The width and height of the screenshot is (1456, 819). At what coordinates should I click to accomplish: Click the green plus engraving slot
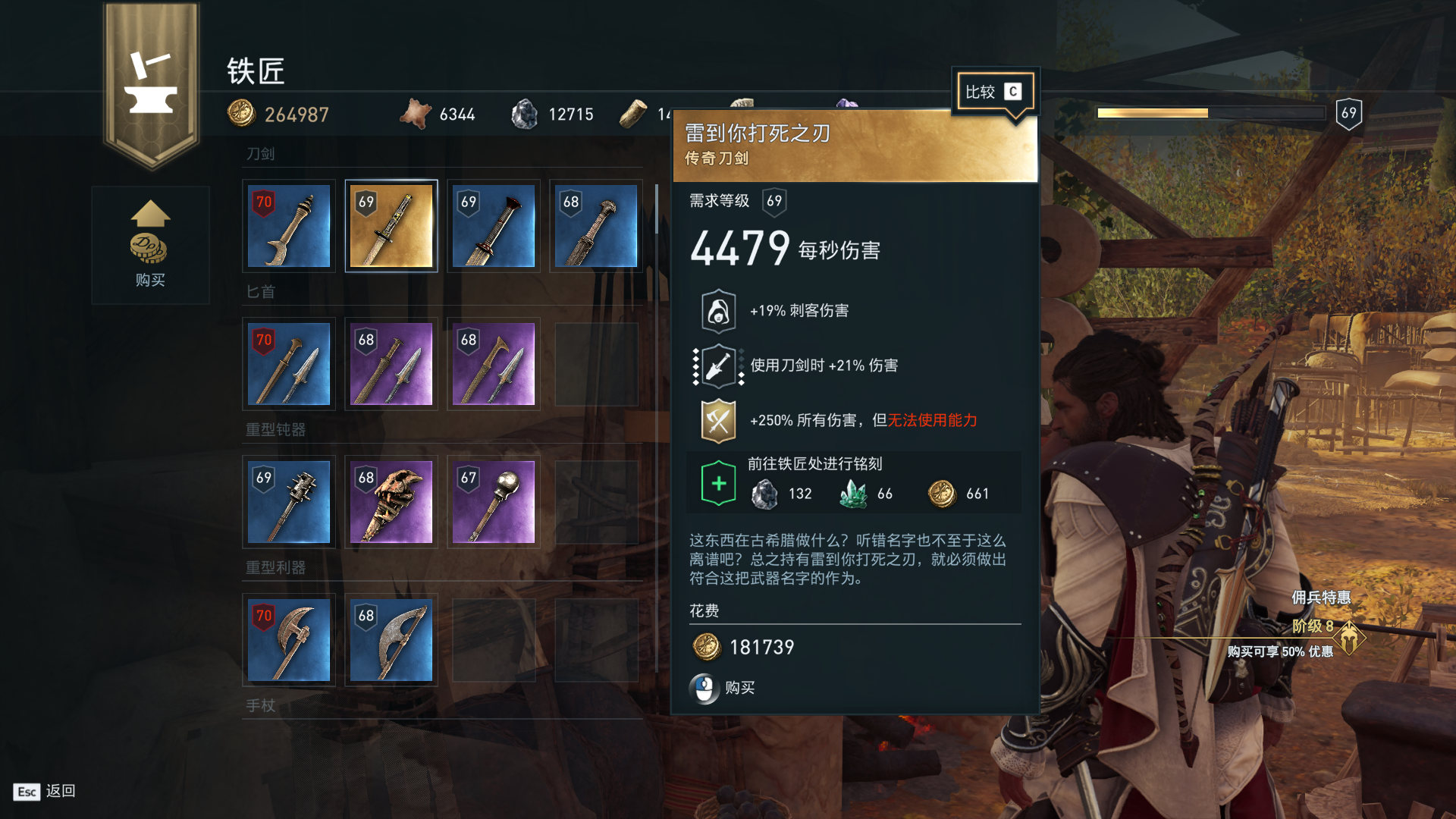point(717,482)
